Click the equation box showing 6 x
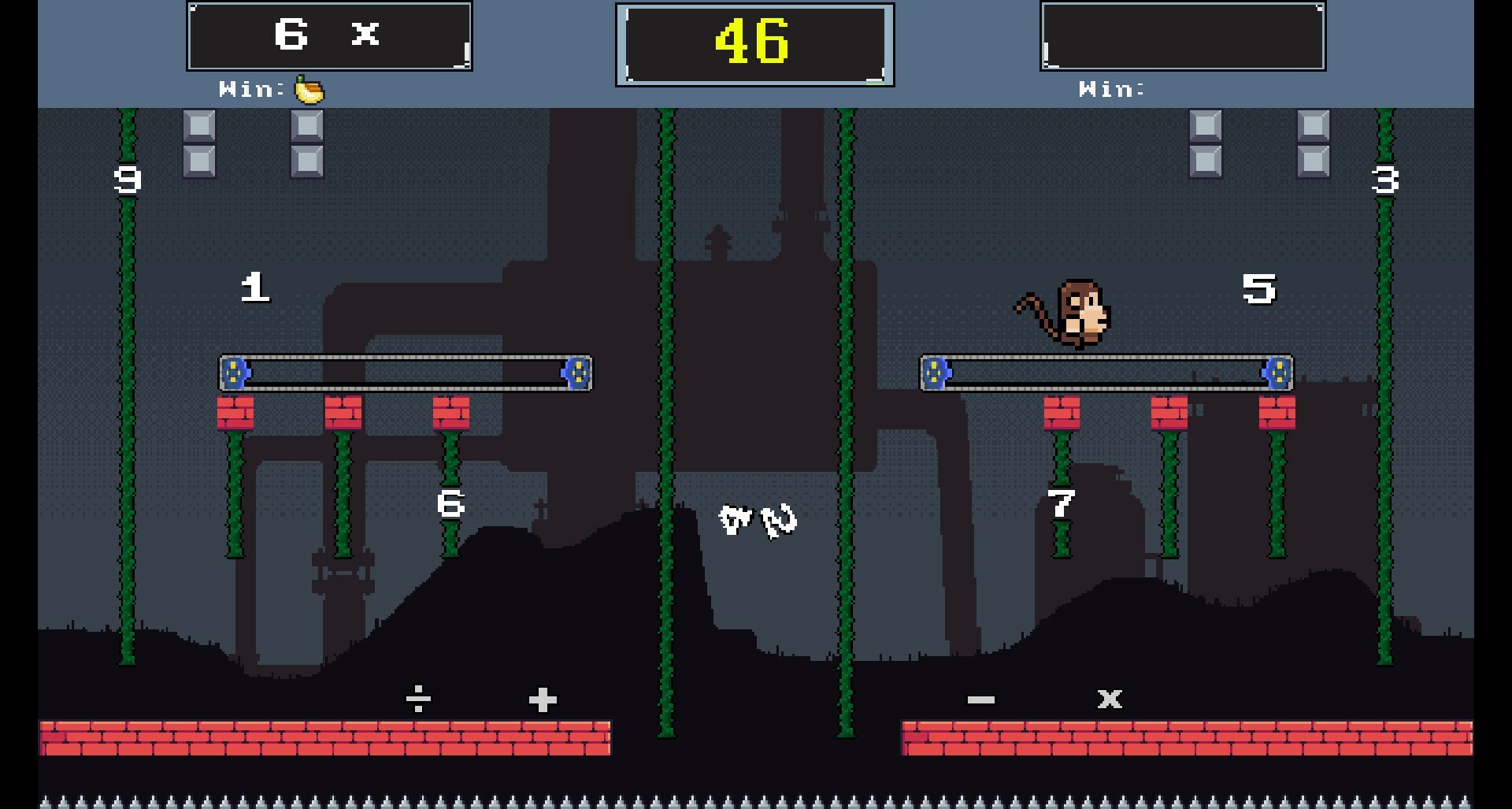Viewport: 1512px width, 809px height. tap(328, 35)
